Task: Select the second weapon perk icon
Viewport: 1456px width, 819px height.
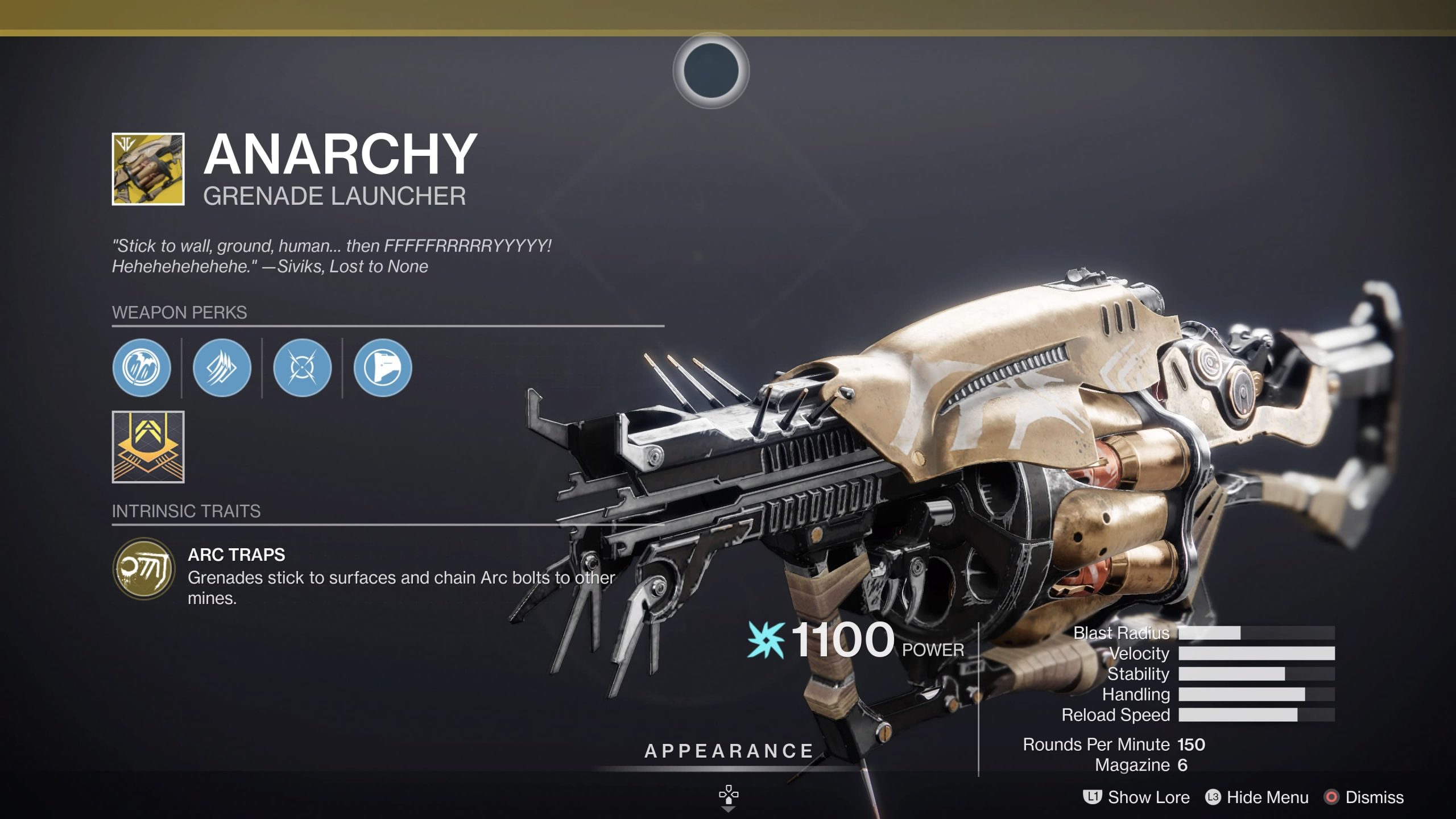Action: point(224,369)
